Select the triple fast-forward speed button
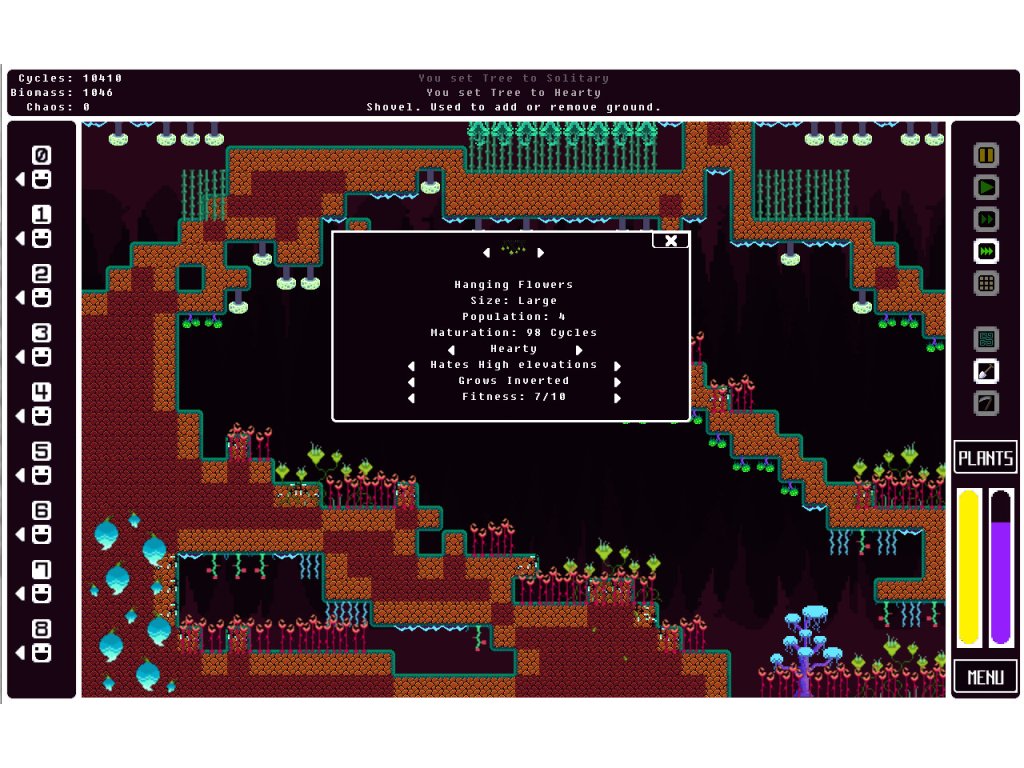 [986, 251]
